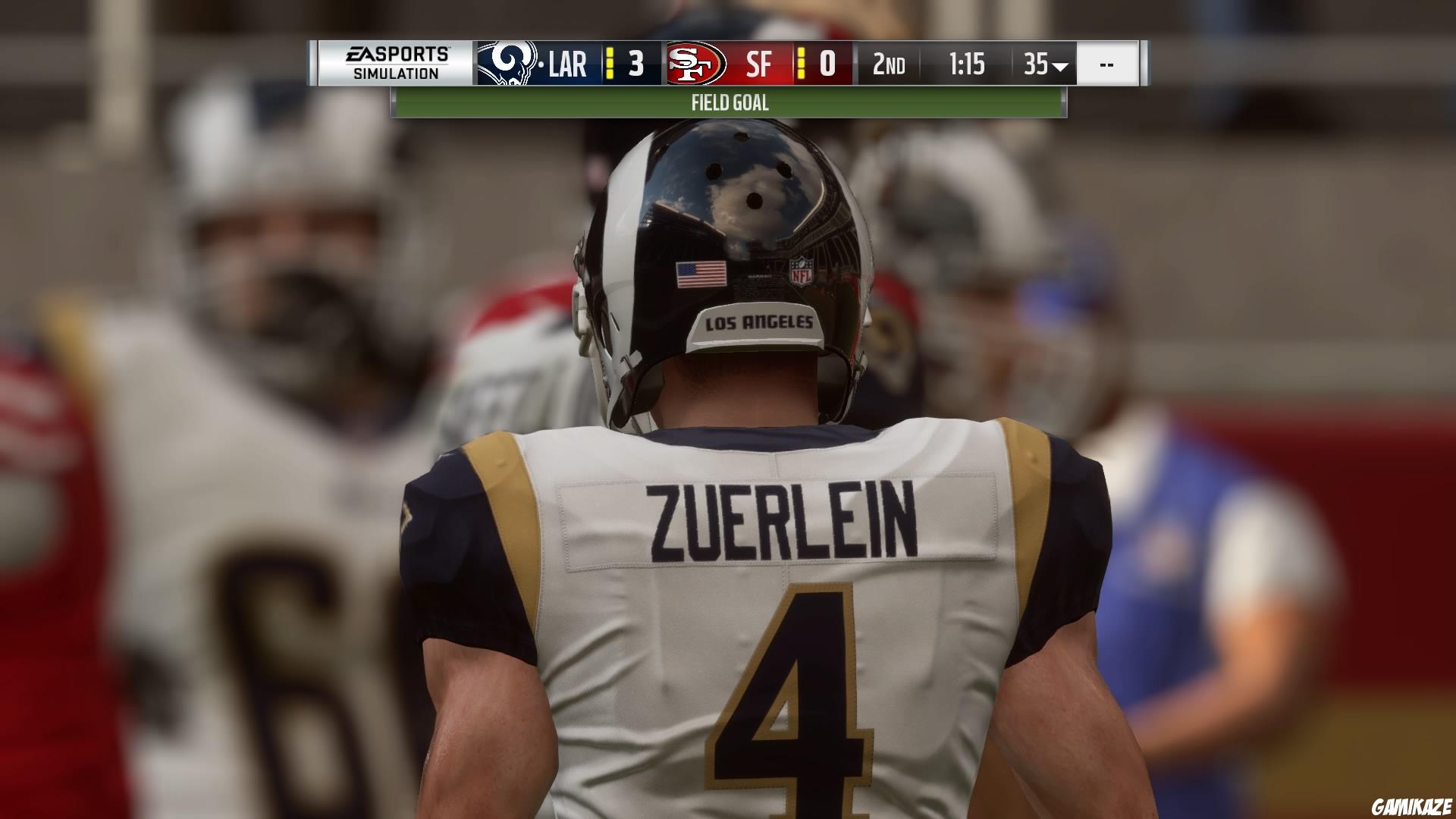Viewport: 1456px width, 819px height.
Task: Select the LAR scoreboard tab
Action: pos(569,66)
